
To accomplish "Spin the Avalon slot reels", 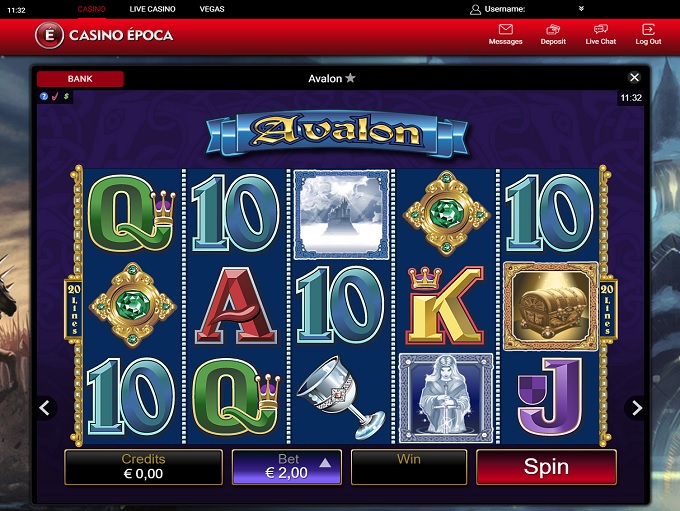I will tap(546, 467).
